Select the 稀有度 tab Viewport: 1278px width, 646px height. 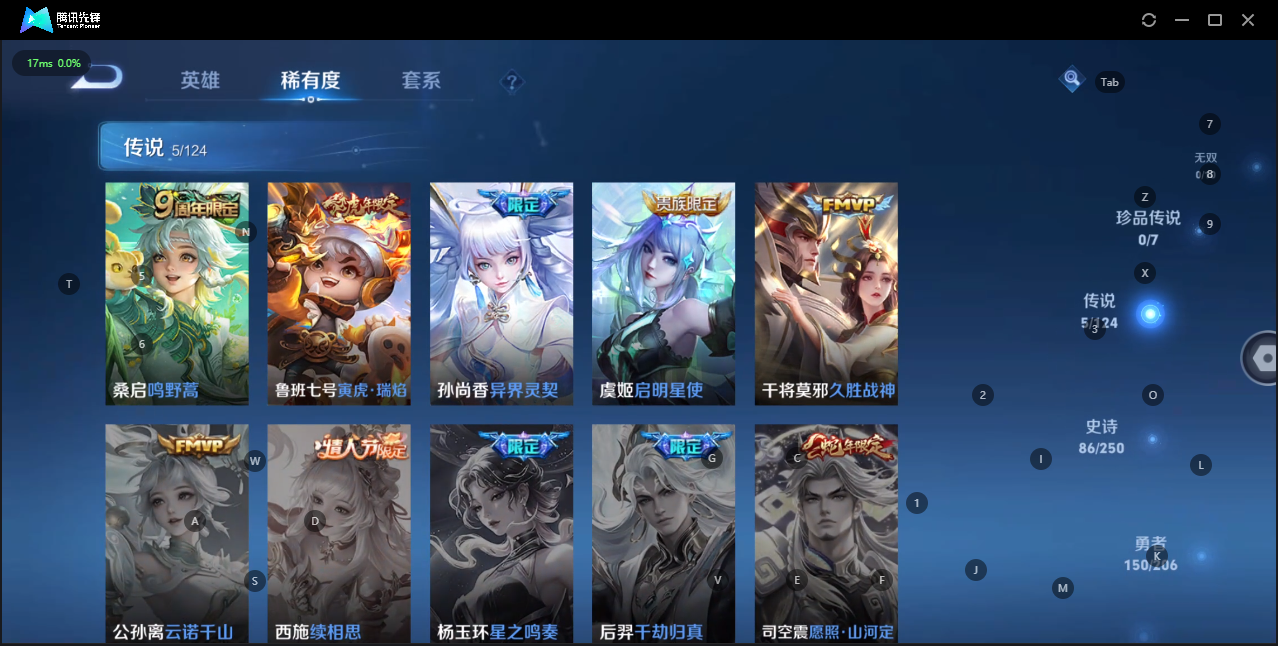click(310, 81)
